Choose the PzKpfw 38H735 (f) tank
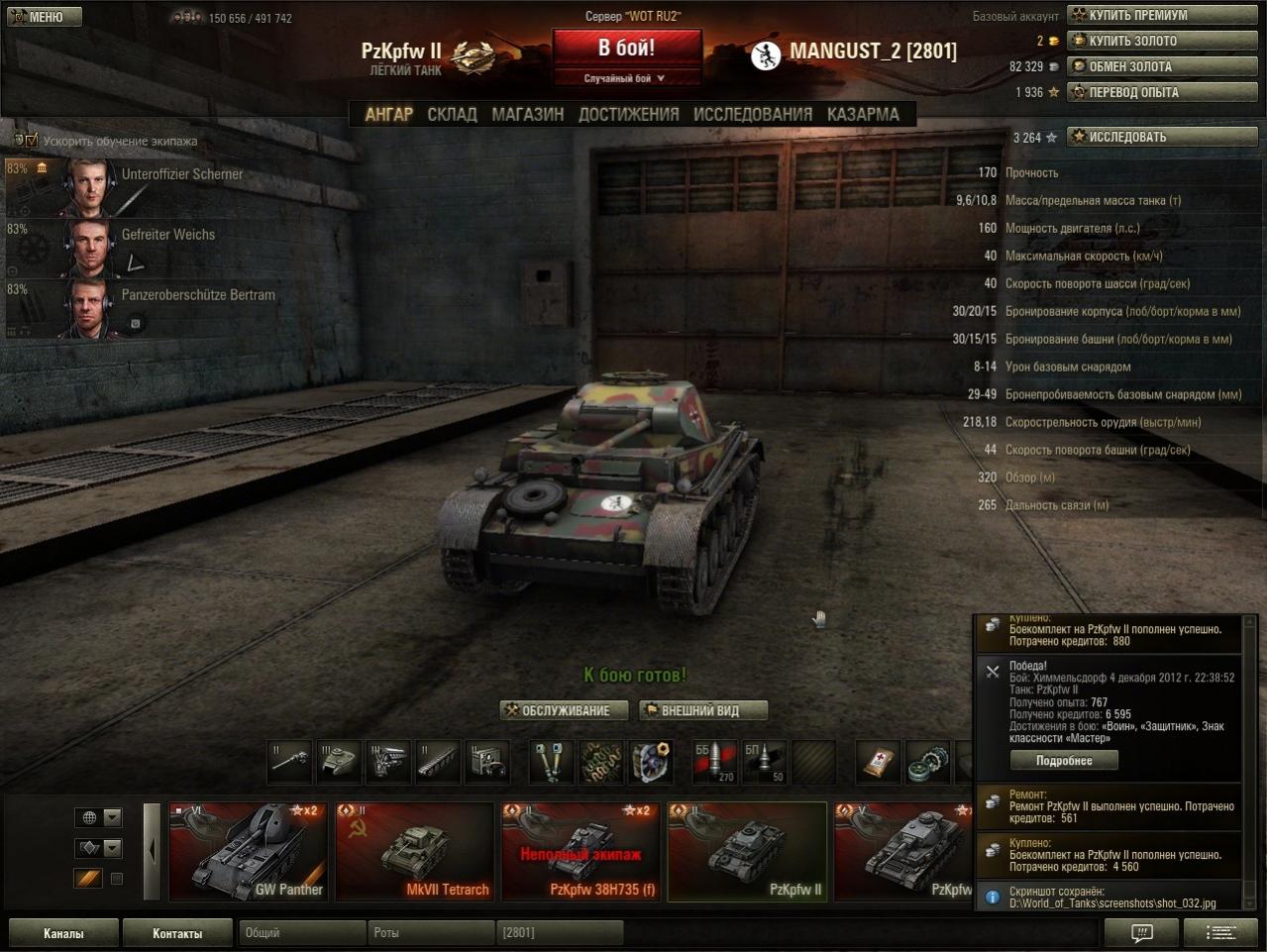Screen dimensions: 1267x952 [x=581, y=851]
